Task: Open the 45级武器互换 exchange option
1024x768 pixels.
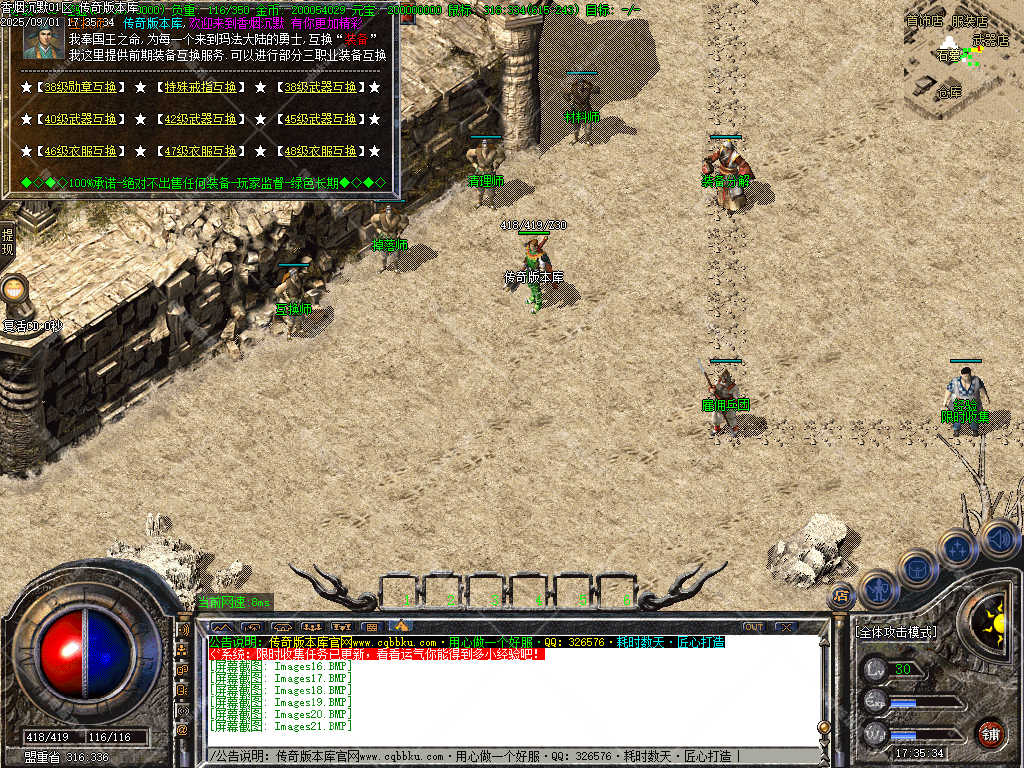Action: [319, 120]
